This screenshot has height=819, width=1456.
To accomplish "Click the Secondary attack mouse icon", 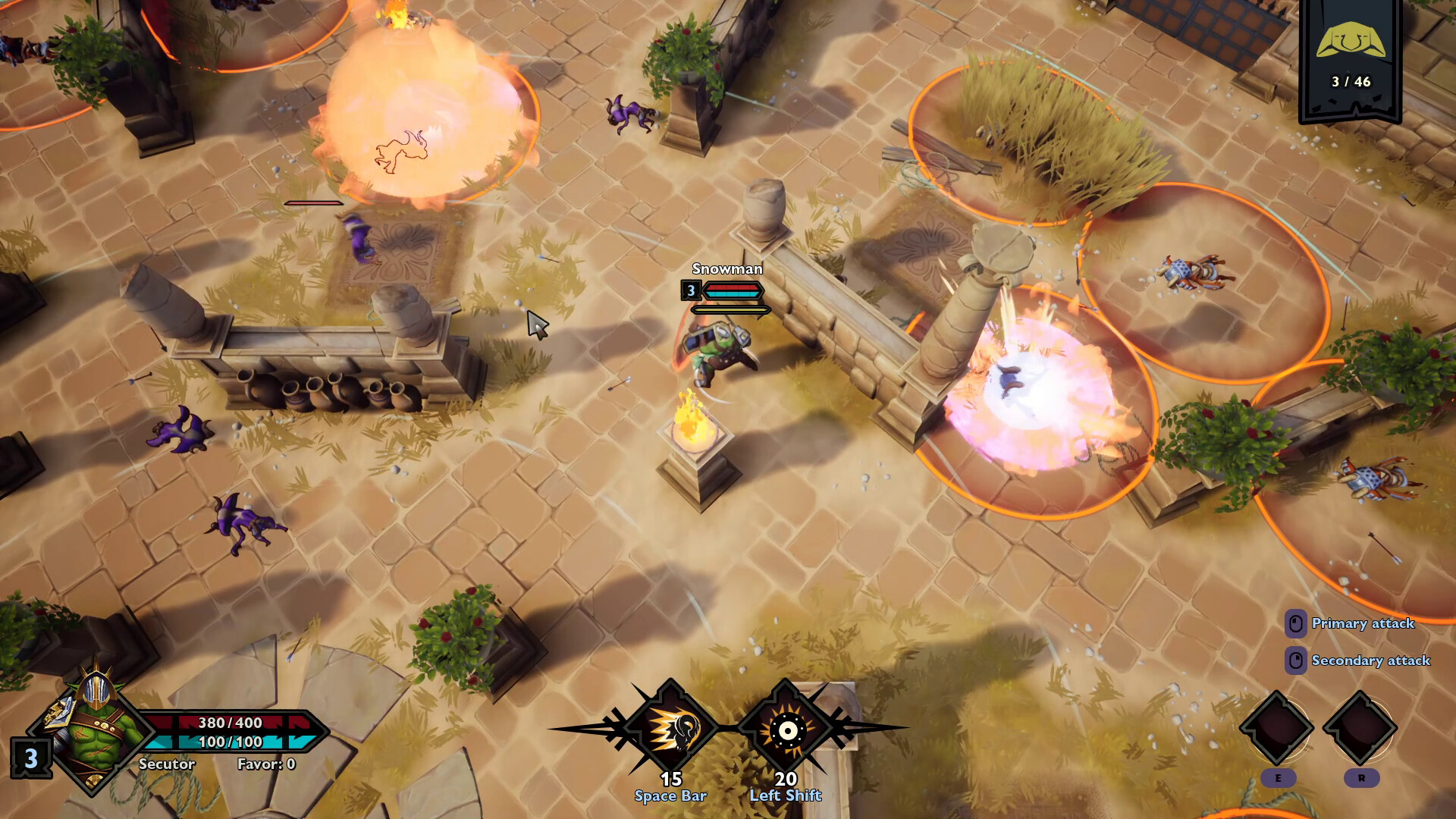I will [x=1297, y=661].
